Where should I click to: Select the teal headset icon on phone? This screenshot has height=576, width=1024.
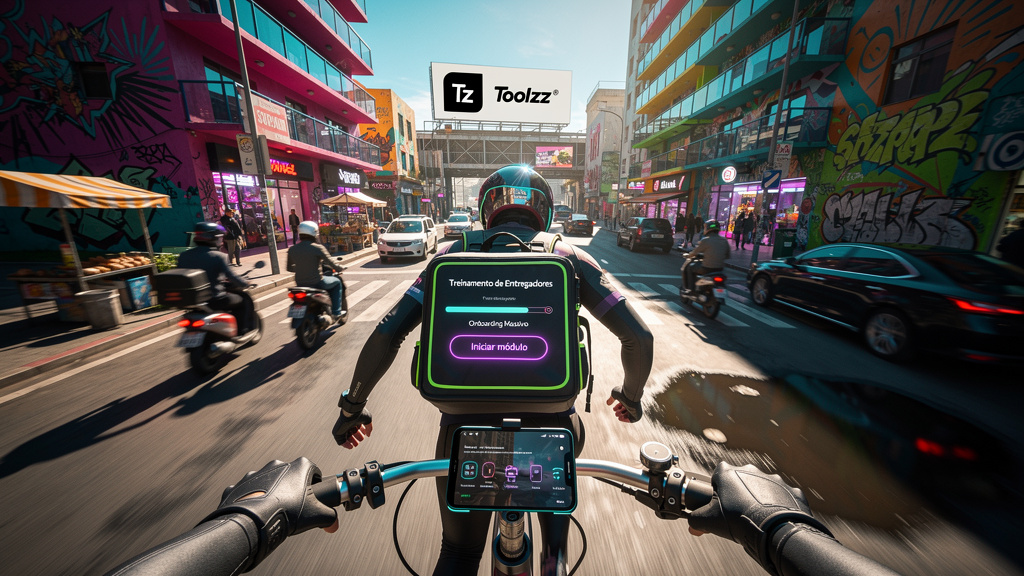(558, 474)
